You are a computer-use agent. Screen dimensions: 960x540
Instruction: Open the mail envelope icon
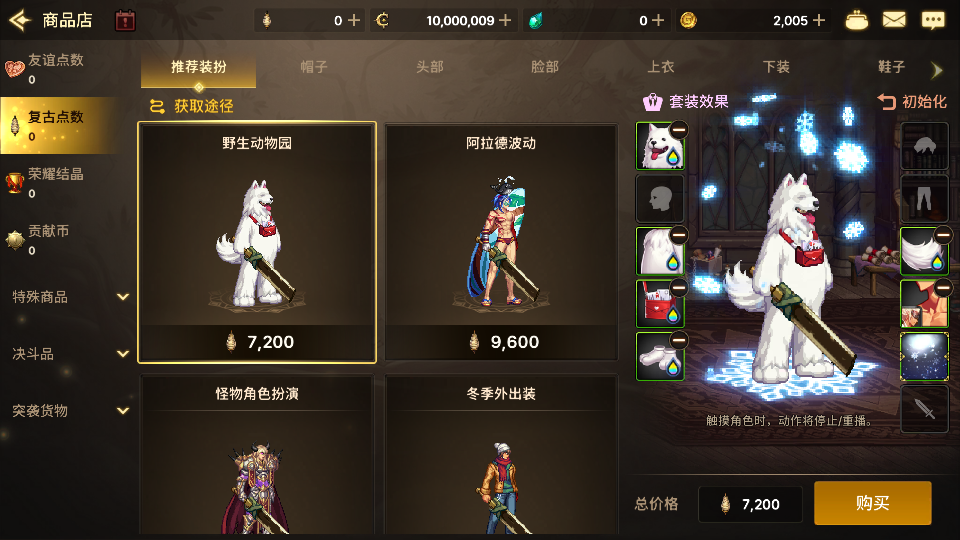pyautogui.click(x=894, y=20)
